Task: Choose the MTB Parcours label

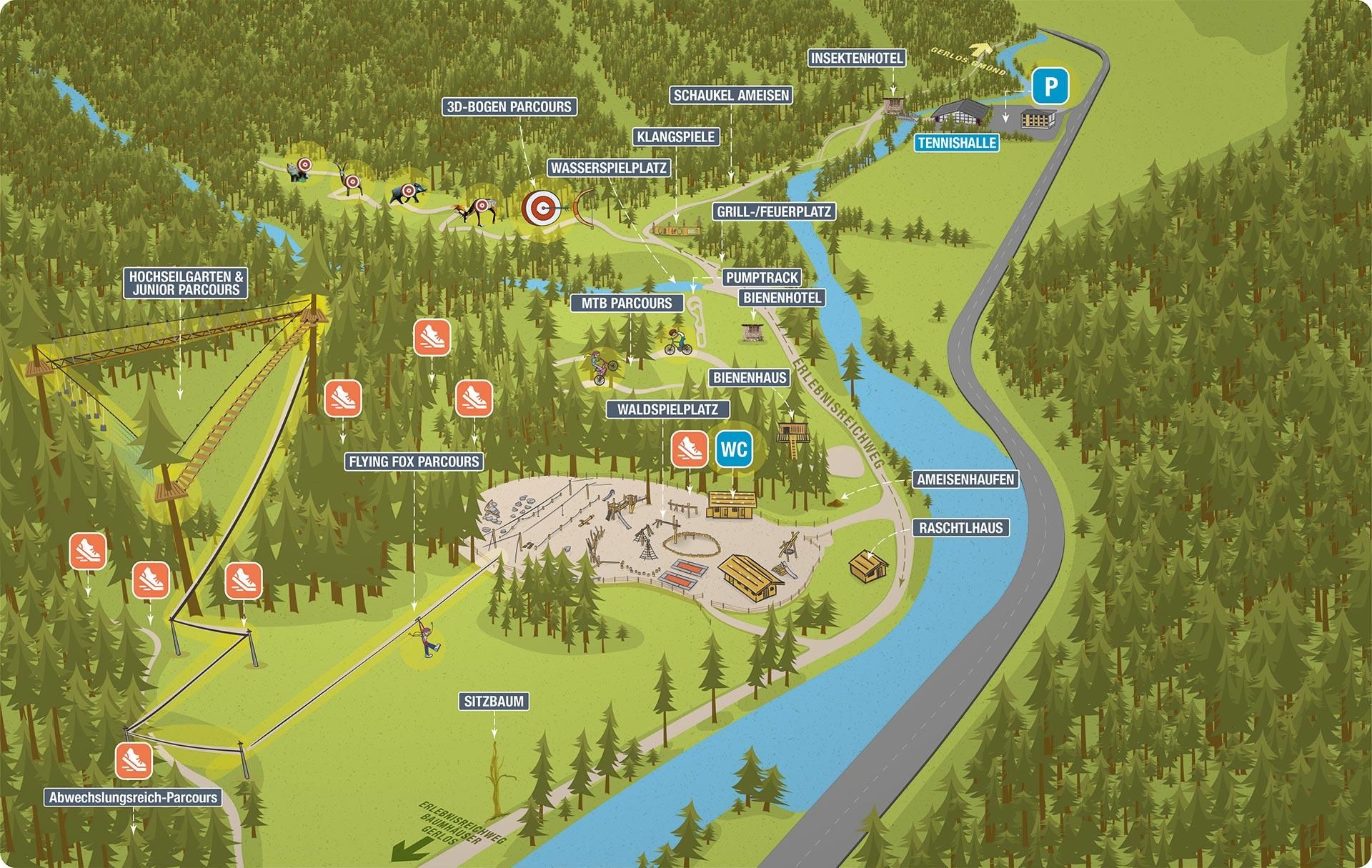Action: pyautogui.click(x=626, y=303)
